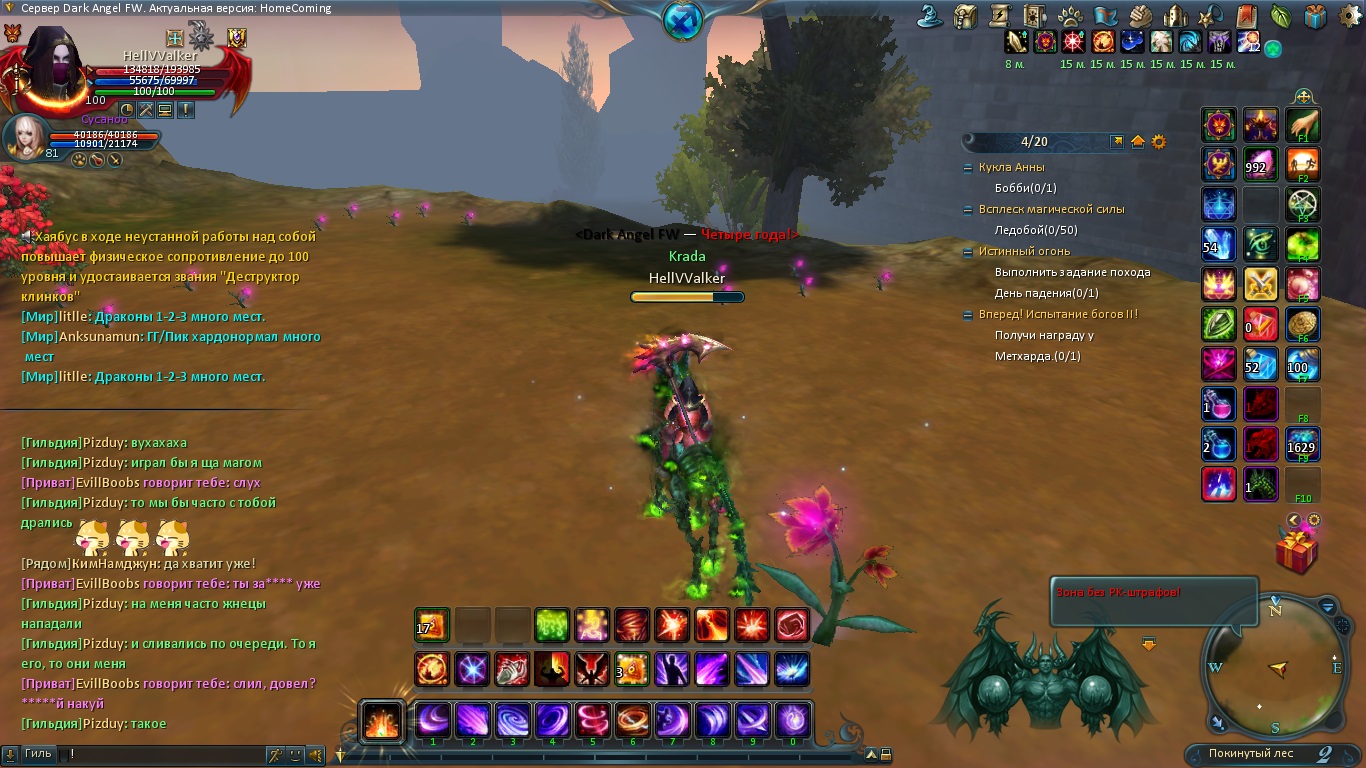Use the blue crystal item with count 54

tap(1219, 245)
